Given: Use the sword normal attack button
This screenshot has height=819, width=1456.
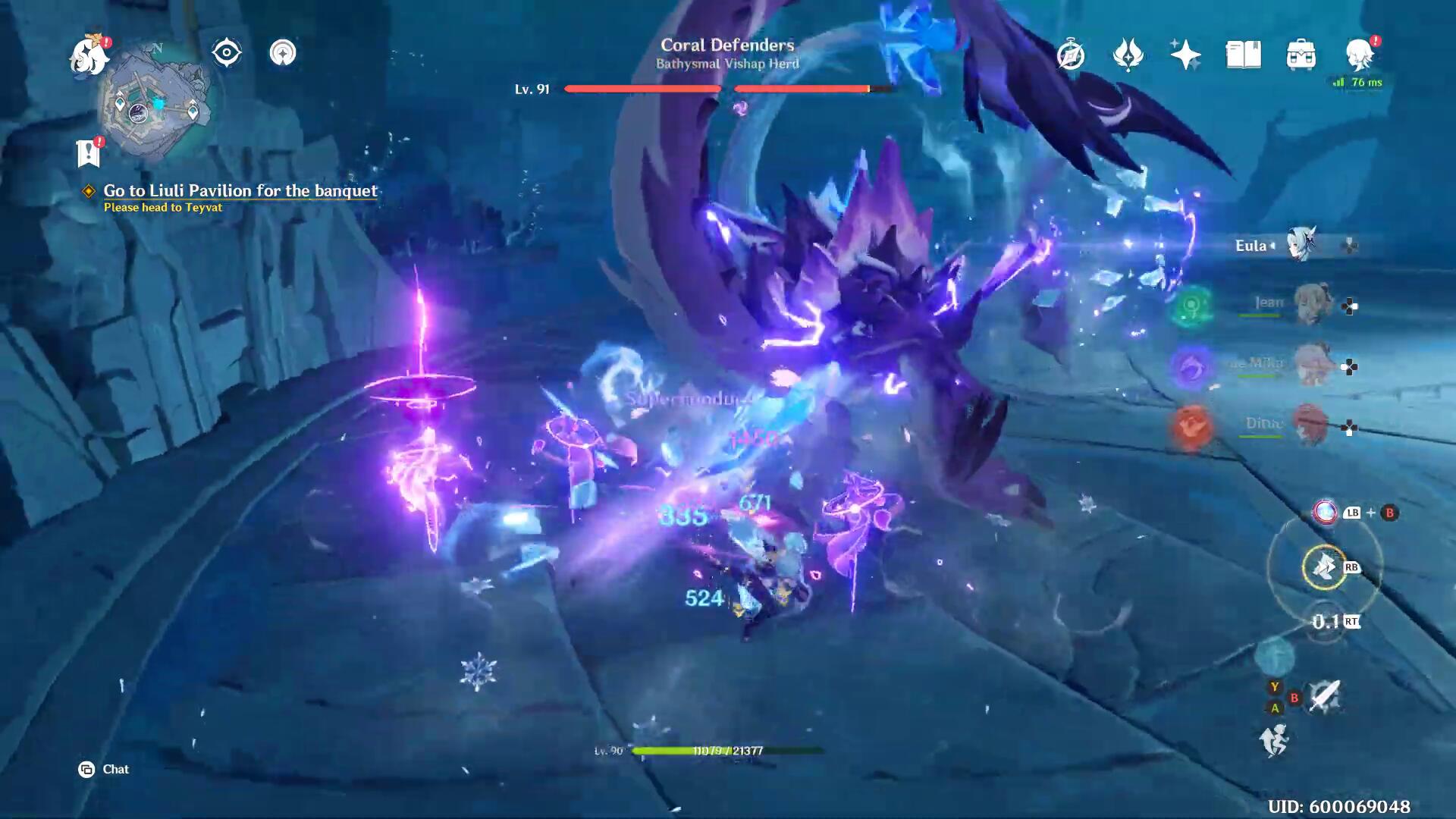Looking at the screenshot, I should pos(1324,695).
